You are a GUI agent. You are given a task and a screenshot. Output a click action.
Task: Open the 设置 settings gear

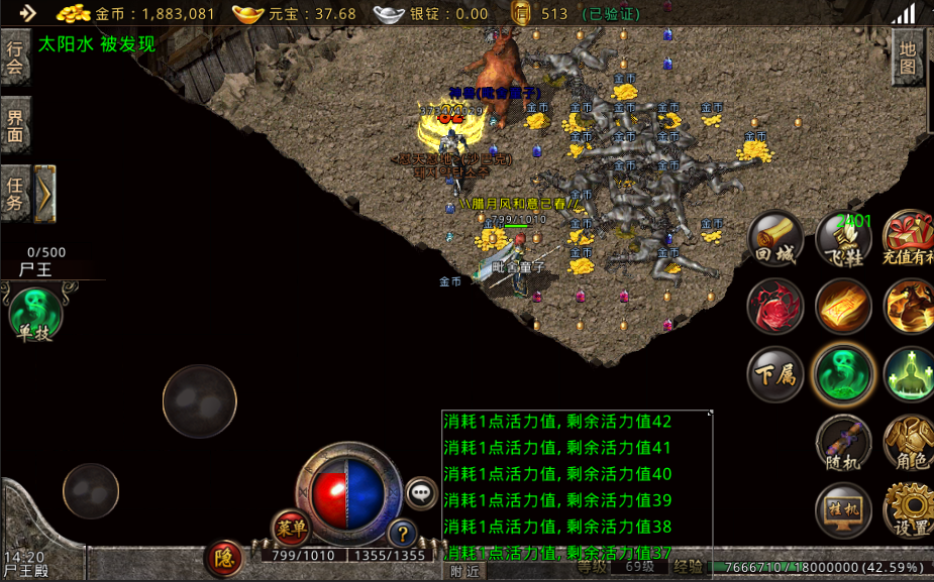click(x=908, y=510)
